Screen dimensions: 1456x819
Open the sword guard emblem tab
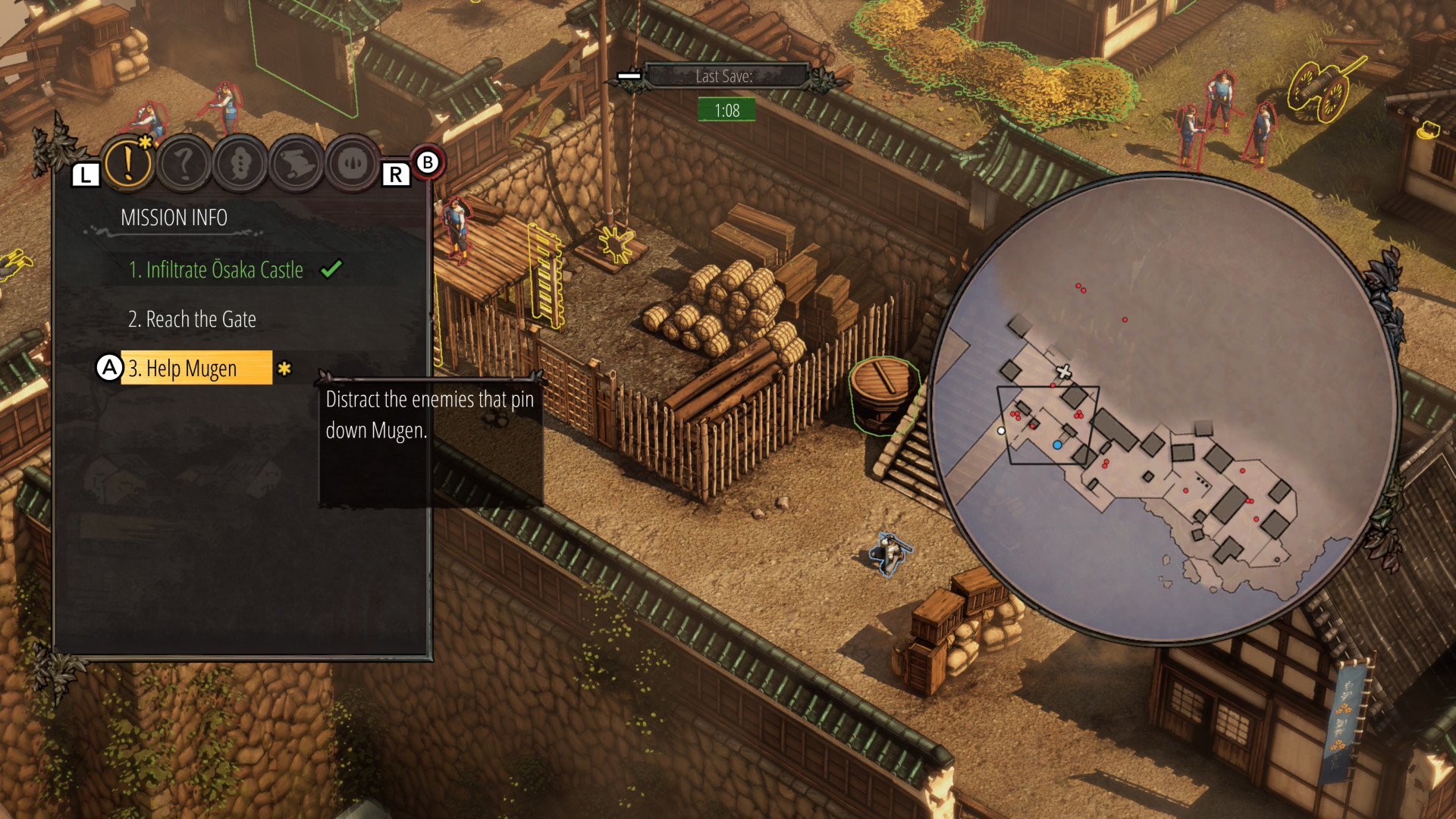click(x=353, y=163)
